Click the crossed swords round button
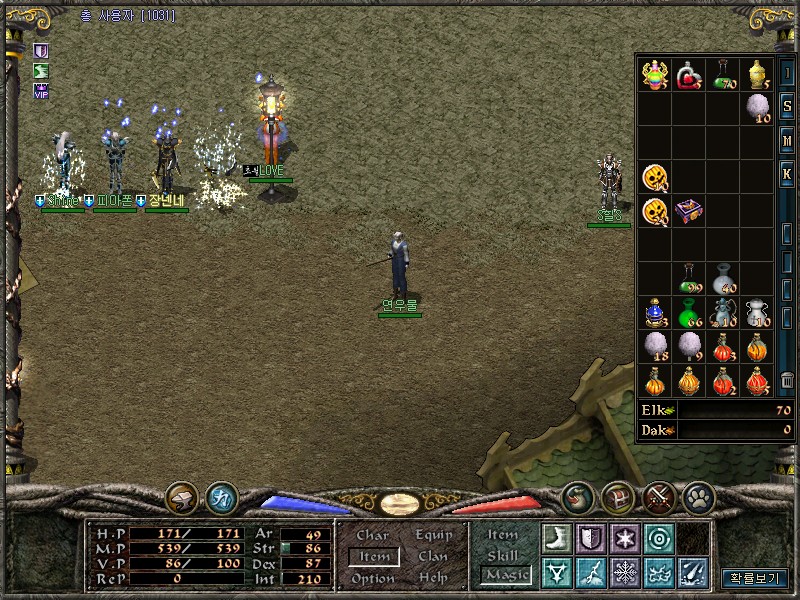Image resolution: width=800 pixels, height=600 pixels. [657, 496]
